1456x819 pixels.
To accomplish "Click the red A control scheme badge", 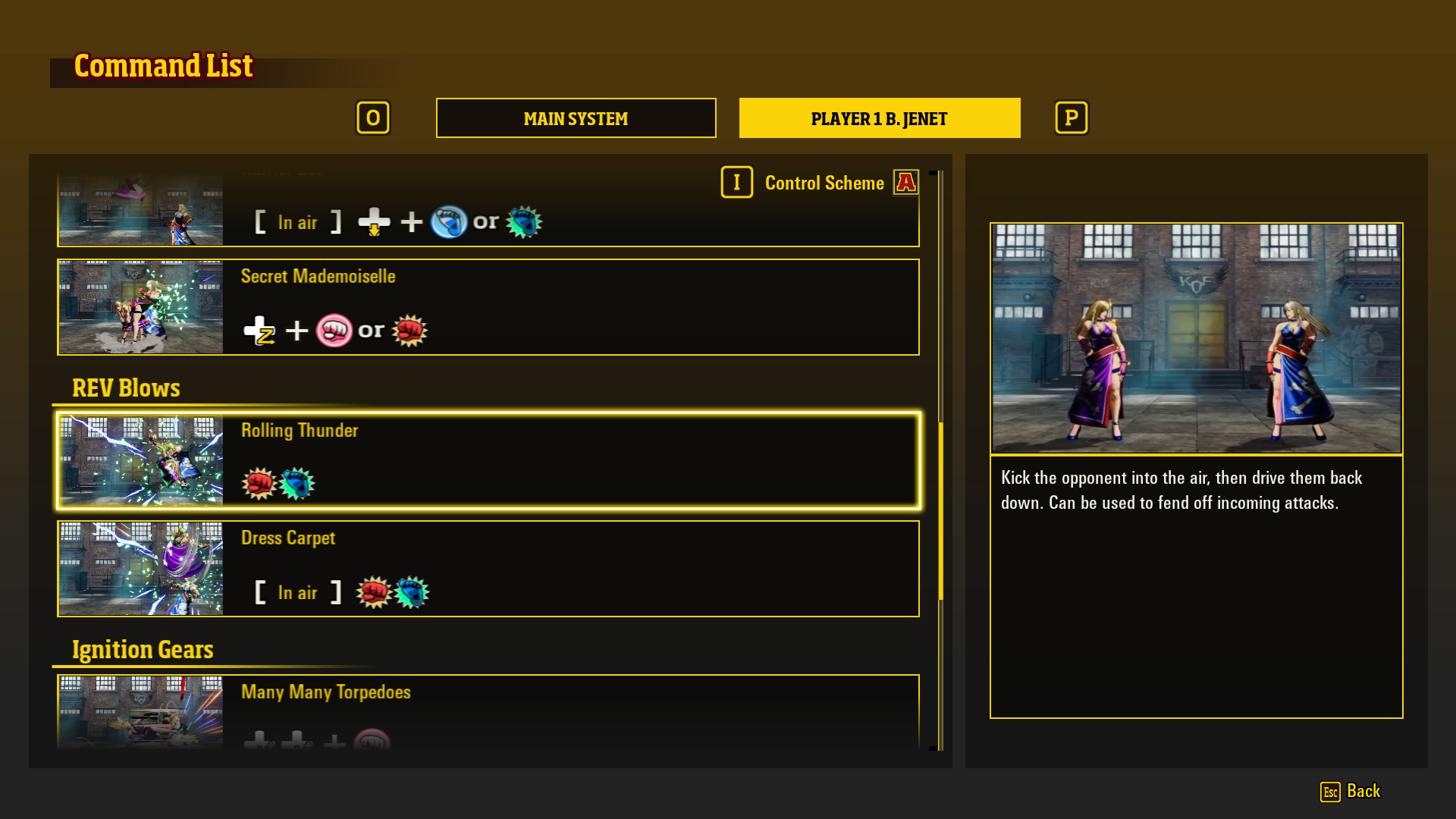I will click(906, 182).
